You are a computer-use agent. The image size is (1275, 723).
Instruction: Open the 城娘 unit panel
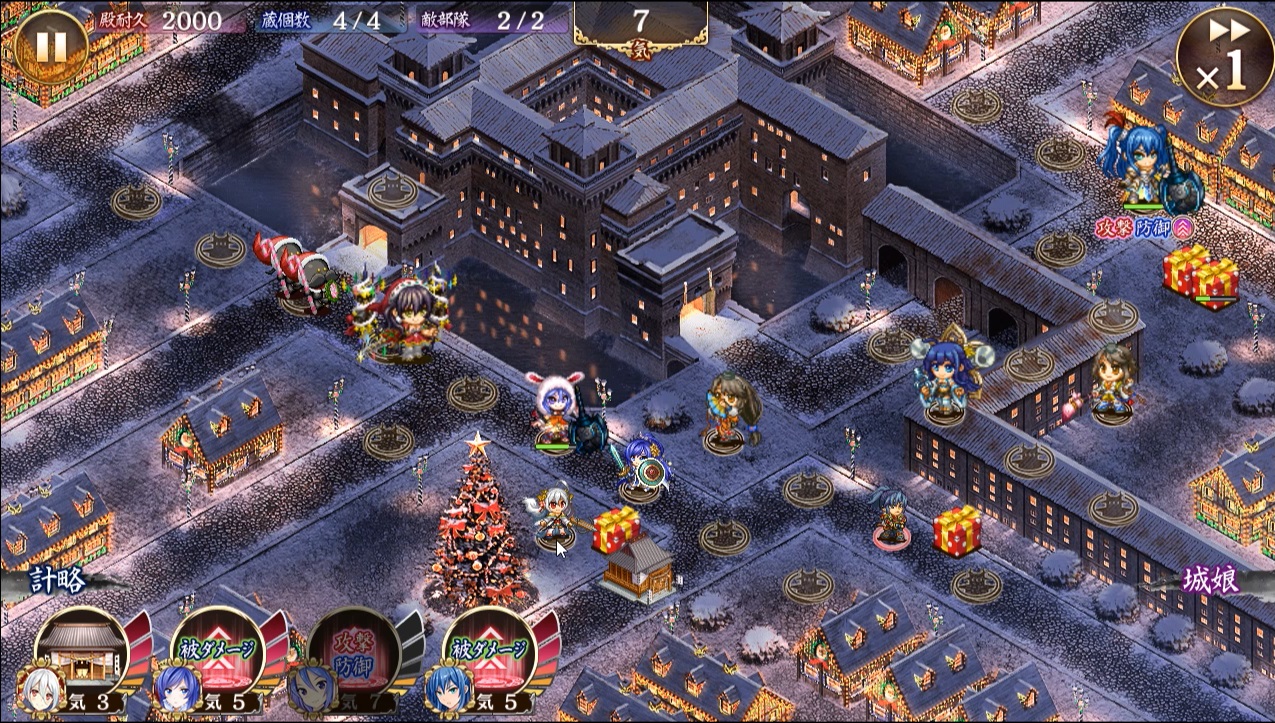coord(1213,580)
